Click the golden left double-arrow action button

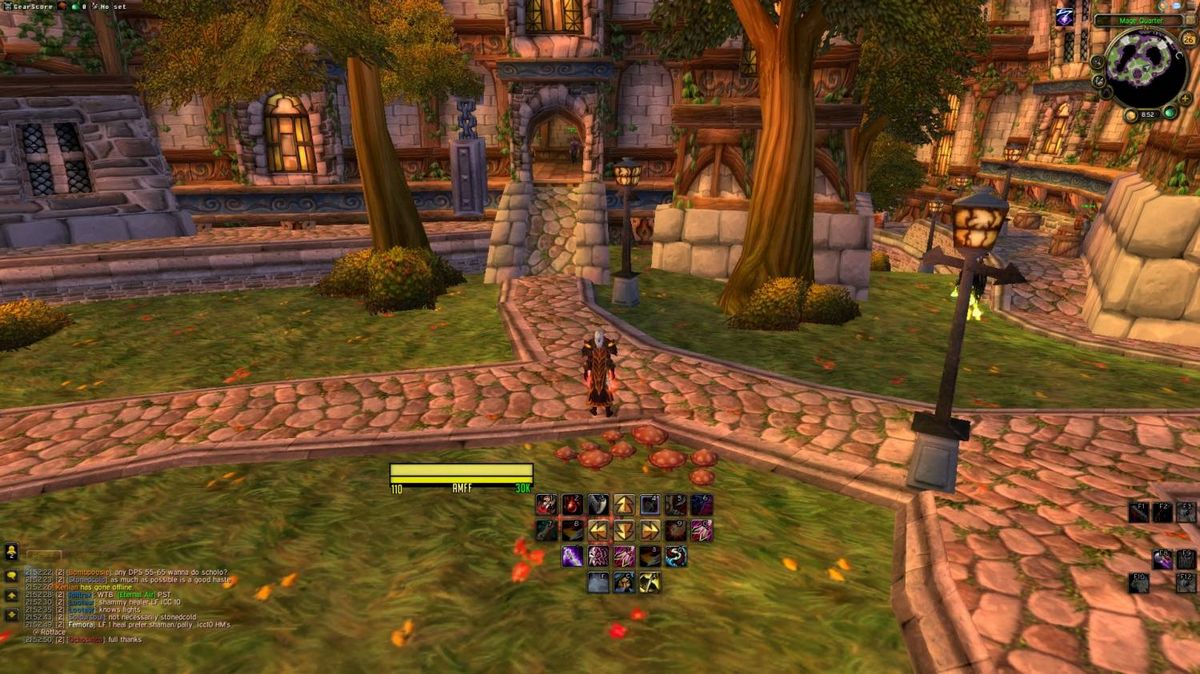click(x=598, y=530)
